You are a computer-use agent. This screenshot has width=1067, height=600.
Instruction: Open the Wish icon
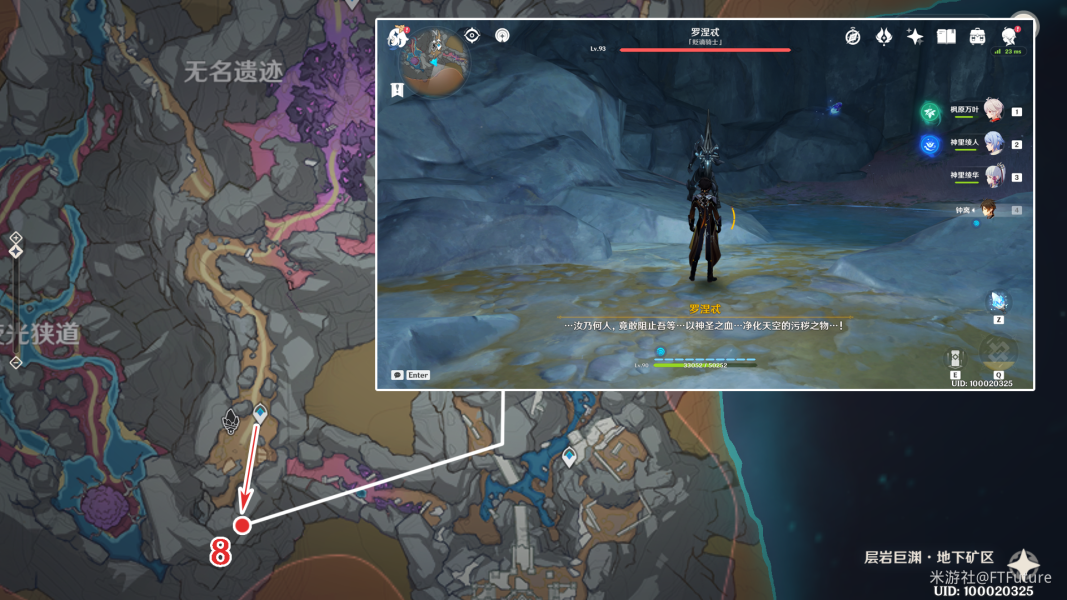(884, 36)
